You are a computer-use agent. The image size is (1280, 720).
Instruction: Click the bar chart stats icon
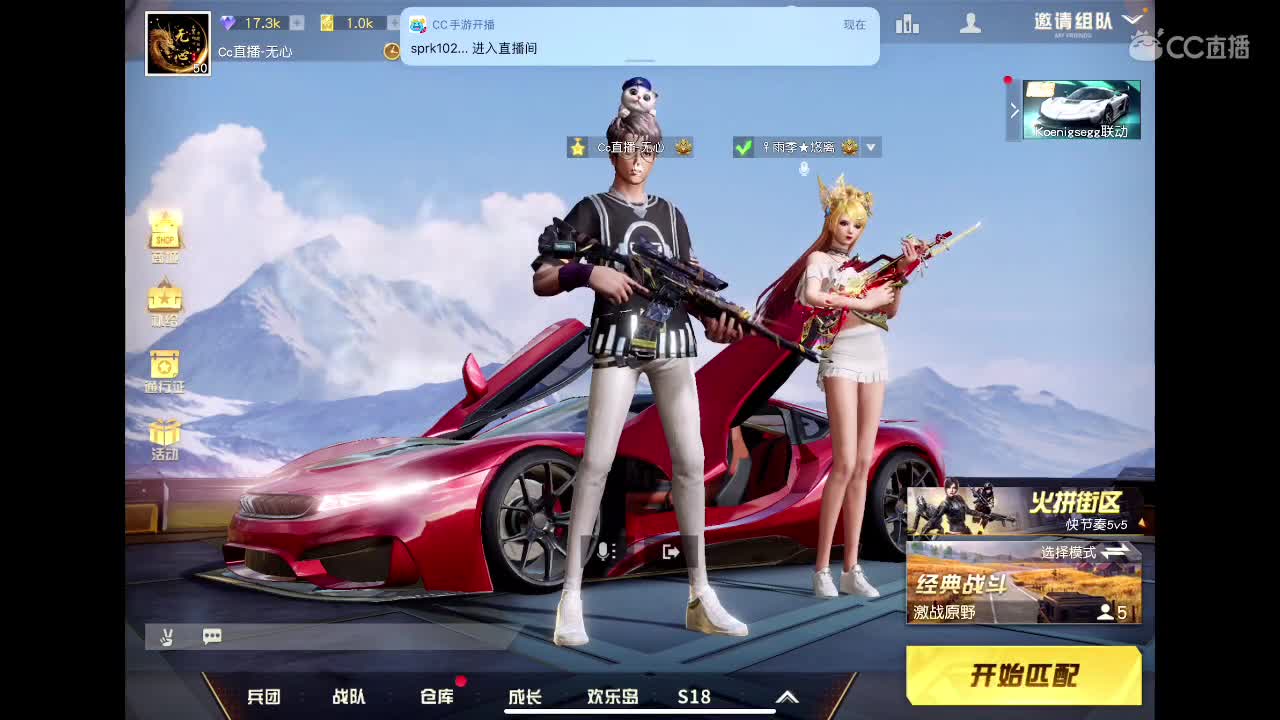tap(907, 23)
